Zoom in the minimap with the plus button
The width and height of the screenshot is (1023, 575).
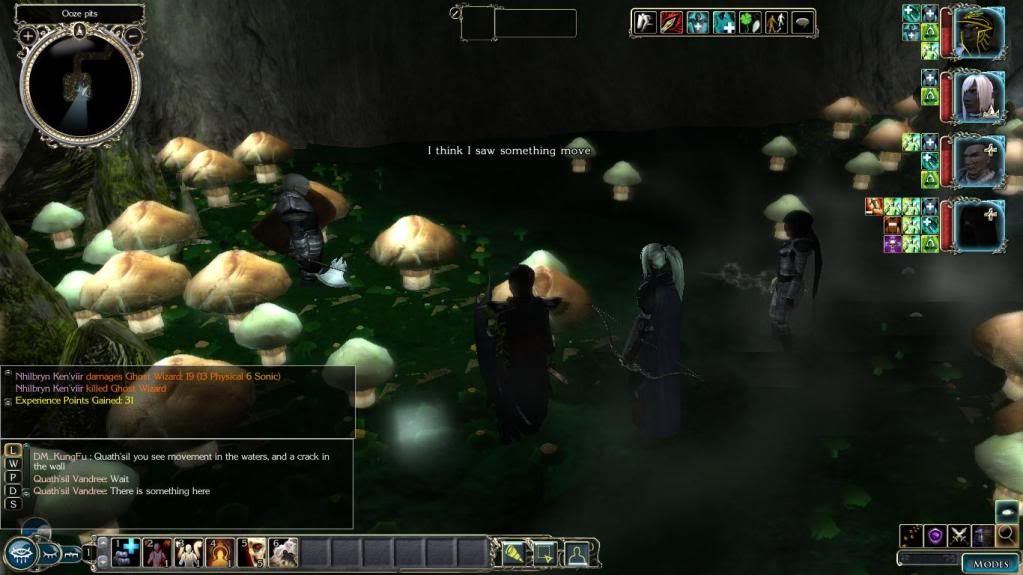pyautogui.click(x=28, y=36)
